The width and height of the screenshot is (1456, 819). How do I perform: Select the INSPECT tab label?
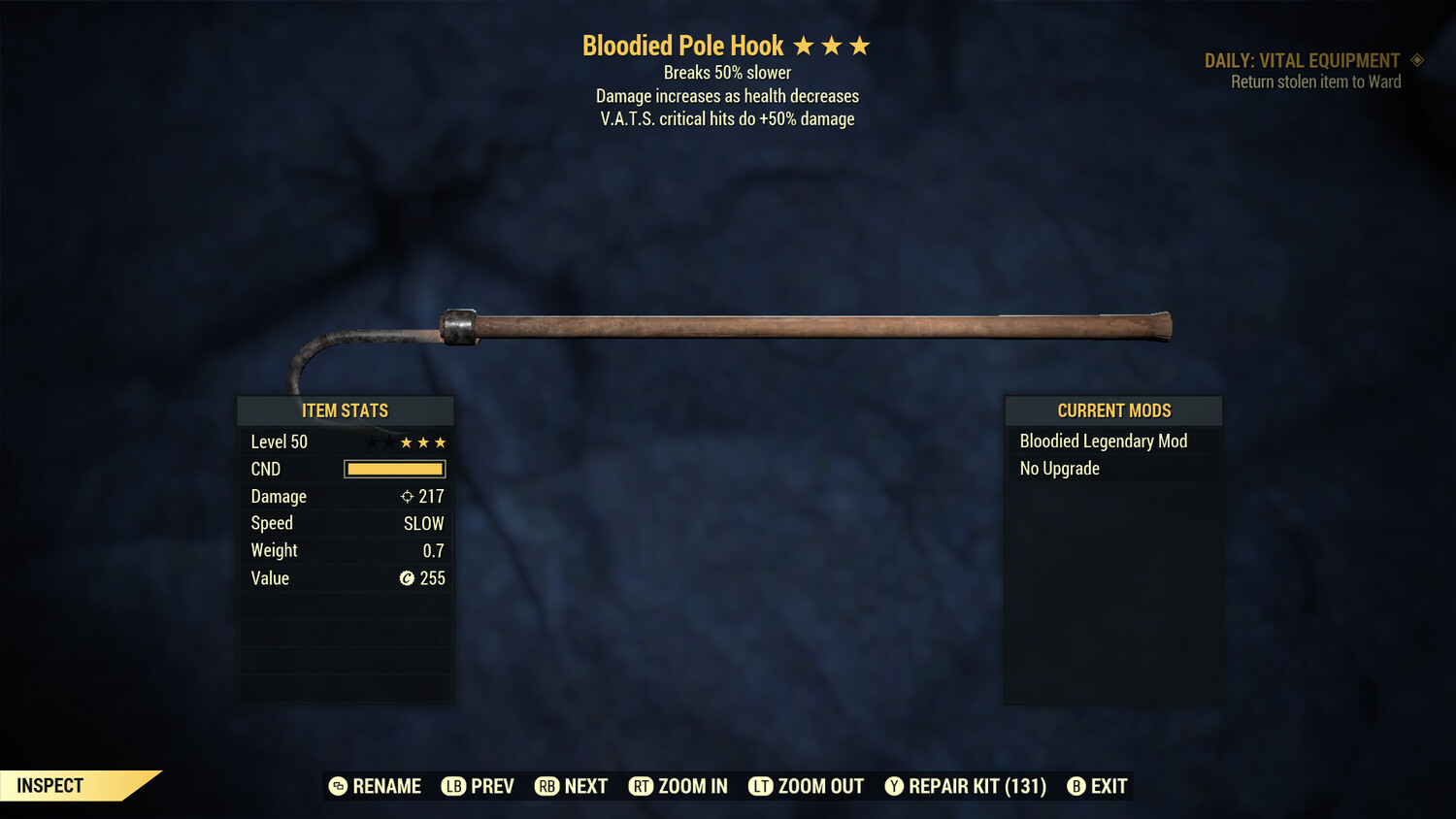click(x=49, y=785)
